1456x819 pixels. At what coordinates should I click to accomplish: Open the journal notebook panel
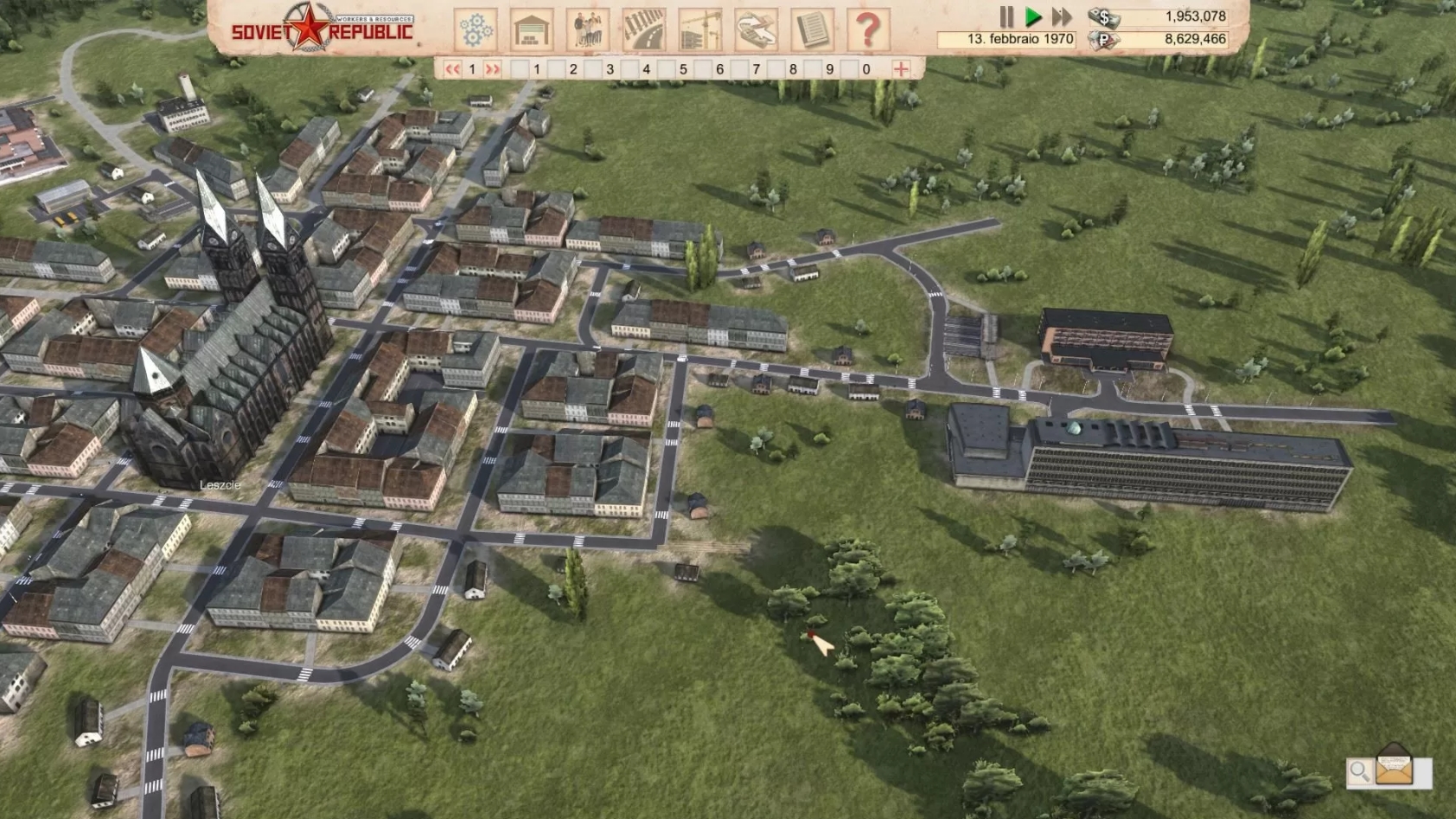(x=810, y=29)
